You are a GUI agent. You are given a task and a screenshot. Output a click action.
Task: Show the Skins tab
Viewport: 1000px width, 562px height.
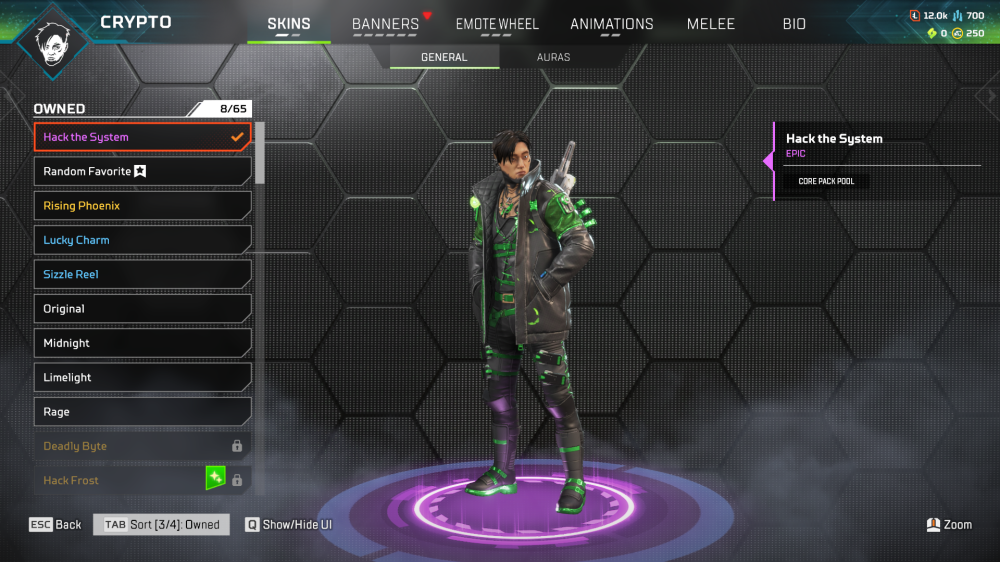[289, 24]
